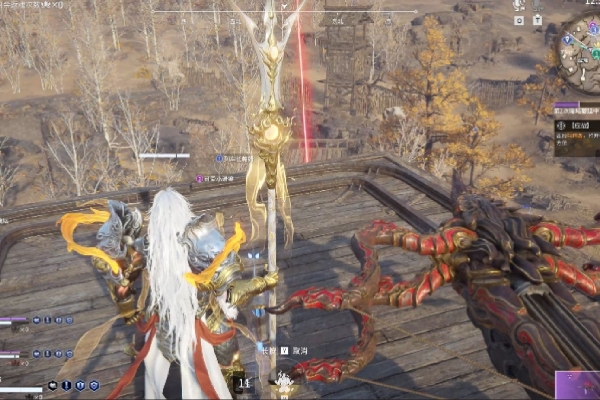This screenshot has height=400, width=600.
Task: Select the weapon slot showing 11
Action: pos(243,382)
